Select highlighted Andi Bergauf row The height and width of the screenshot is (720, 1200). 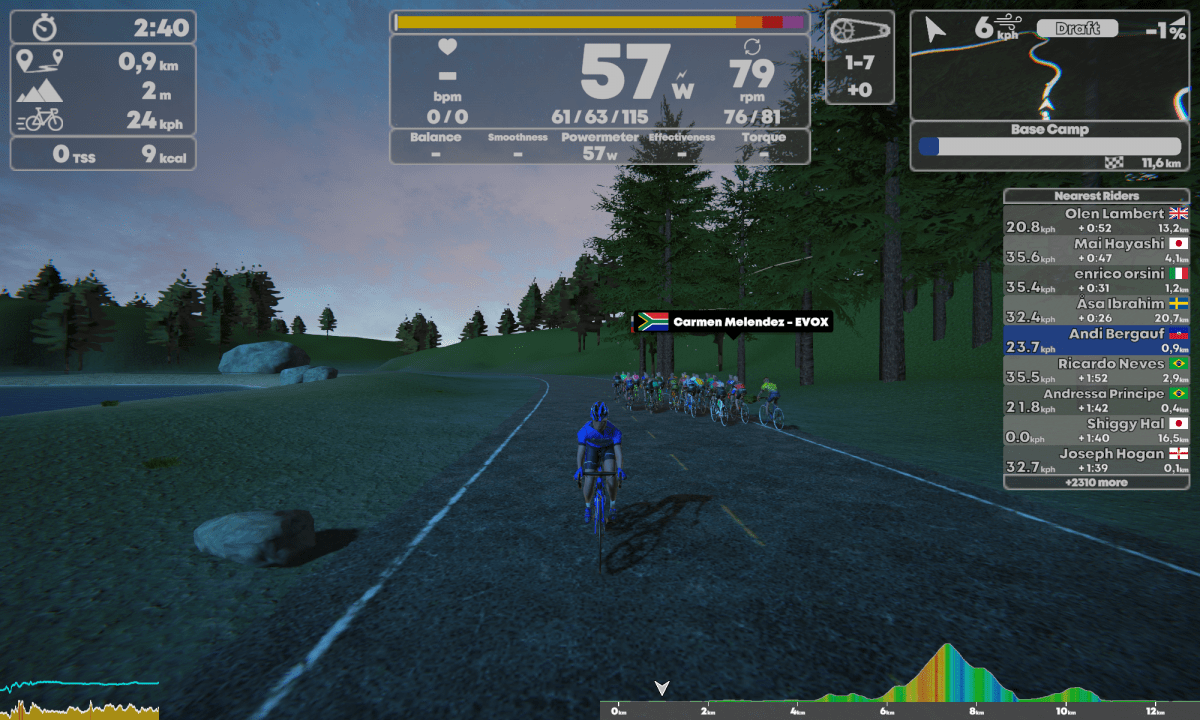click(x=1096, y=340)
